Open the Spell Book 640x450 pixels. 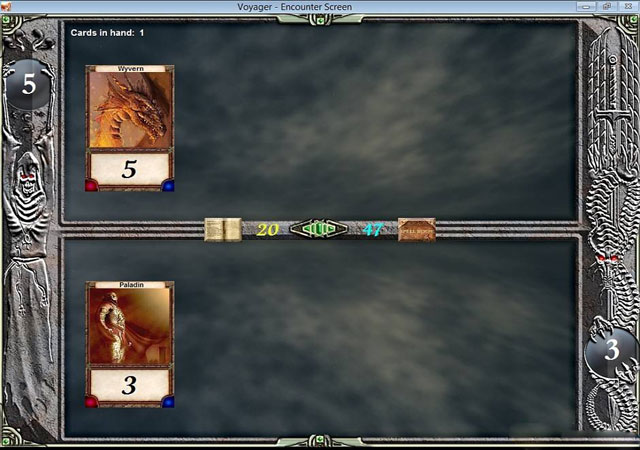point(416,229)
